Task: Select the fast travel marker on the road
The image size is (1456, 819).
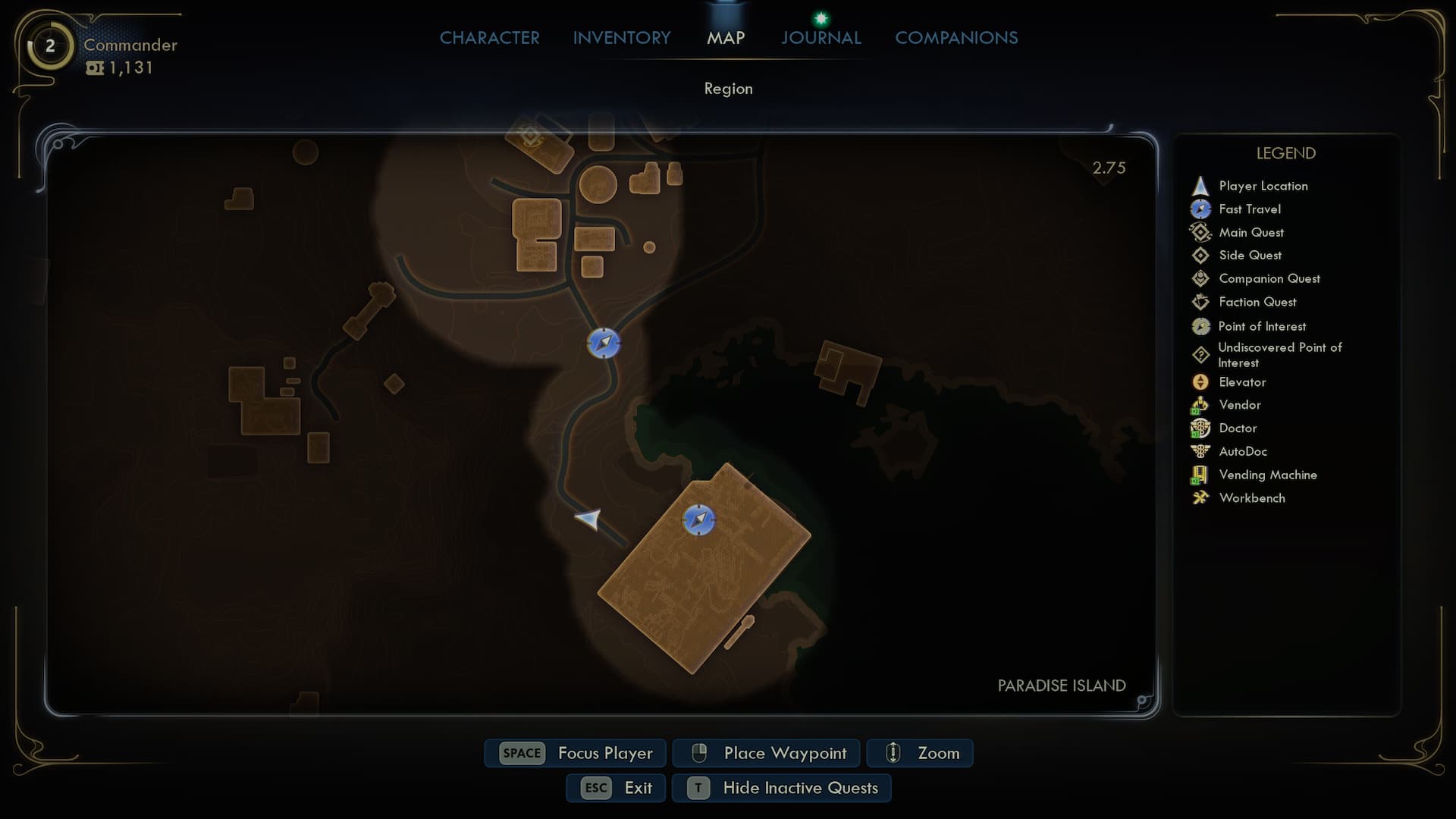Action: [x=604, y=344]
